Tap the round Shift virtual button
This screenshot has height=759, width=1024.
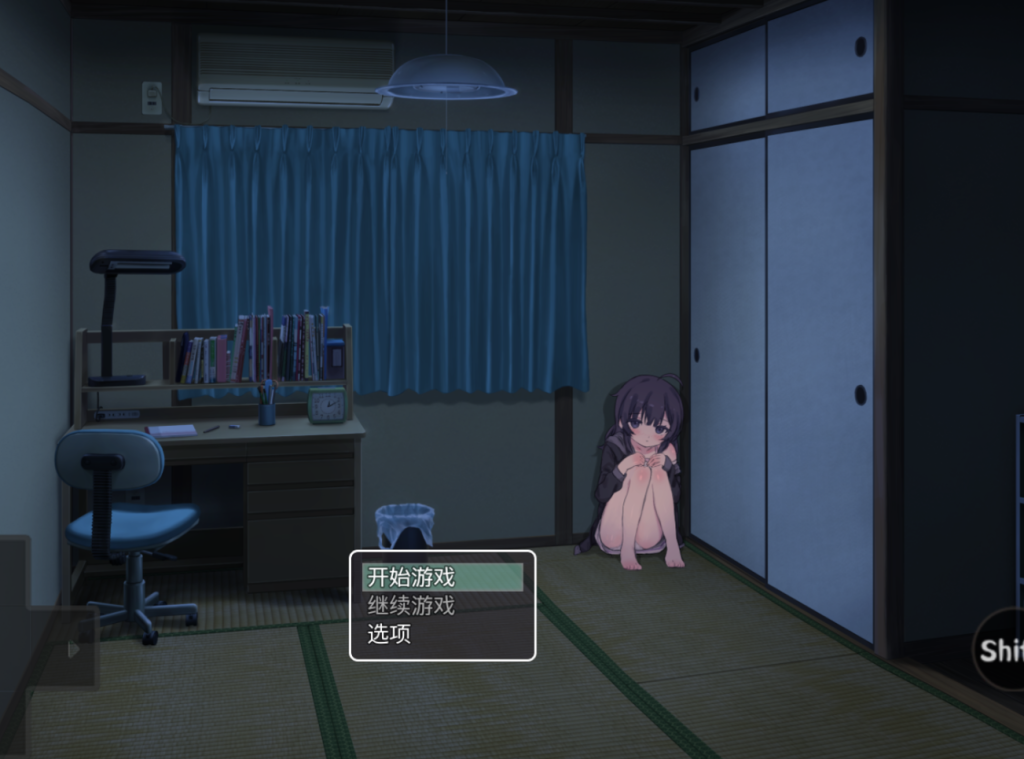pos(1000,649)
